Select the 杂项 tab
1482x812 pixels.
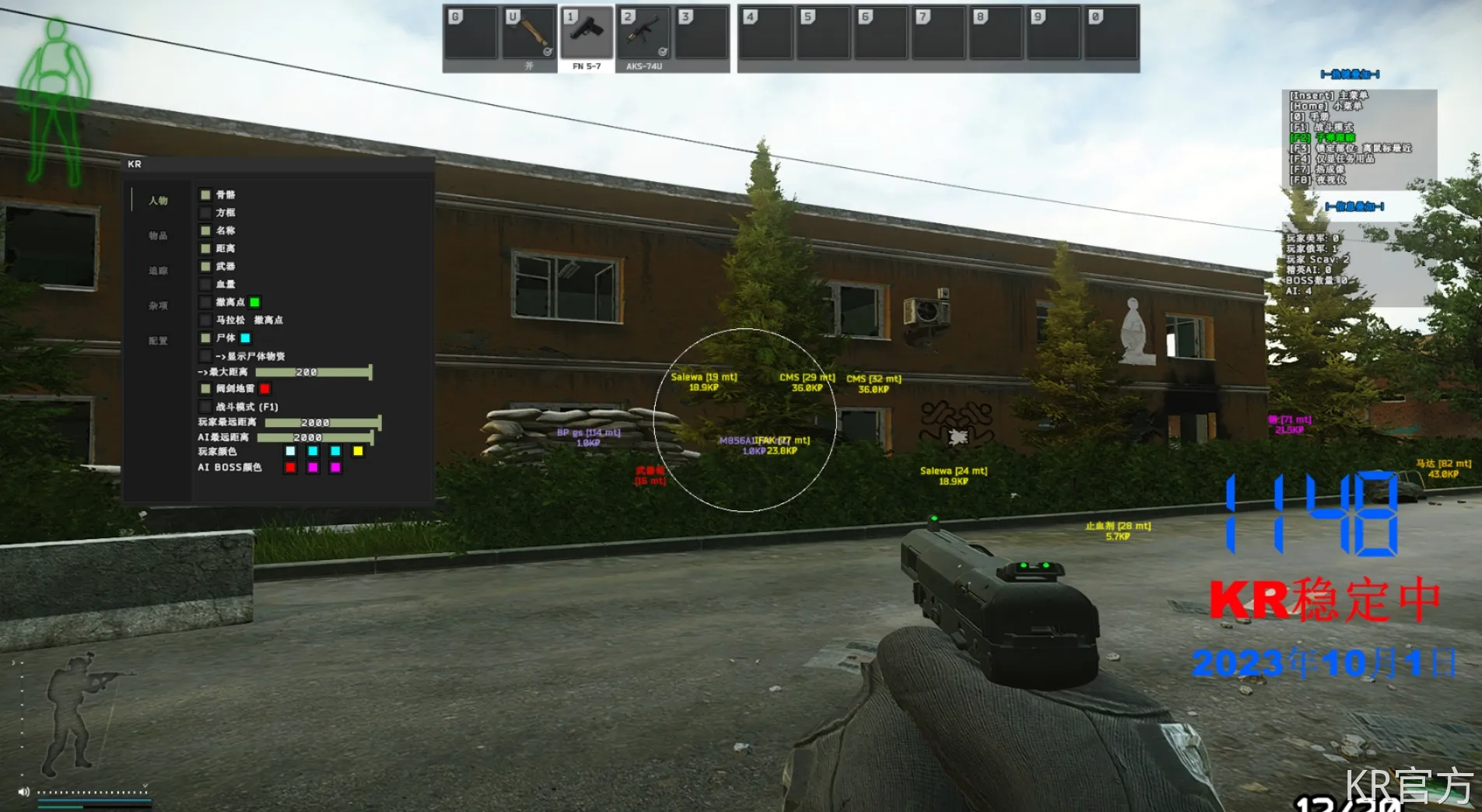coord(158,306)
